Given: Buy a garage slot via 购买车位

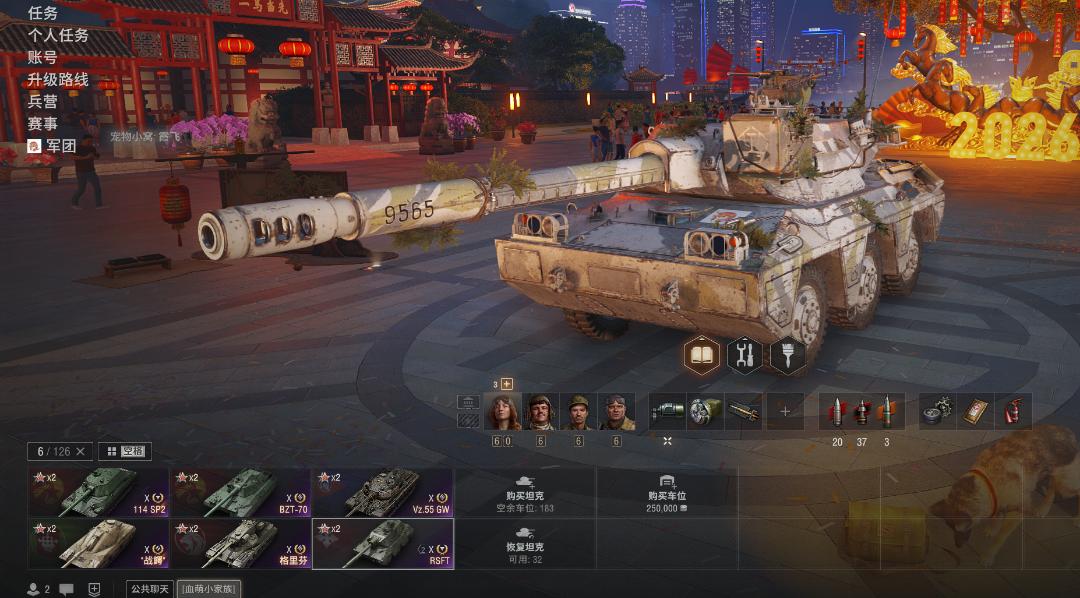Looking at the screenshot, I should [667, 492].
